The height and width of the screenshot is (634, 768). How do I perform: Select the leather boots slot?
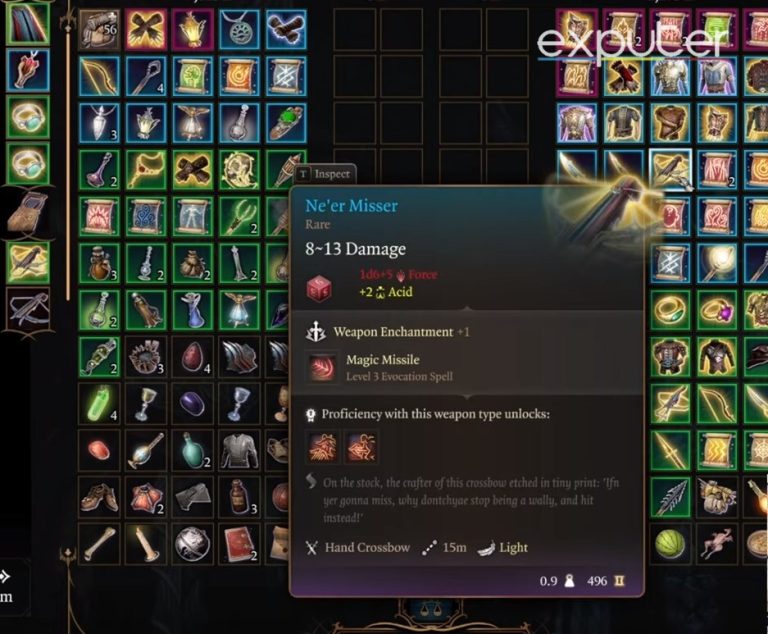[x=99, y=497]
